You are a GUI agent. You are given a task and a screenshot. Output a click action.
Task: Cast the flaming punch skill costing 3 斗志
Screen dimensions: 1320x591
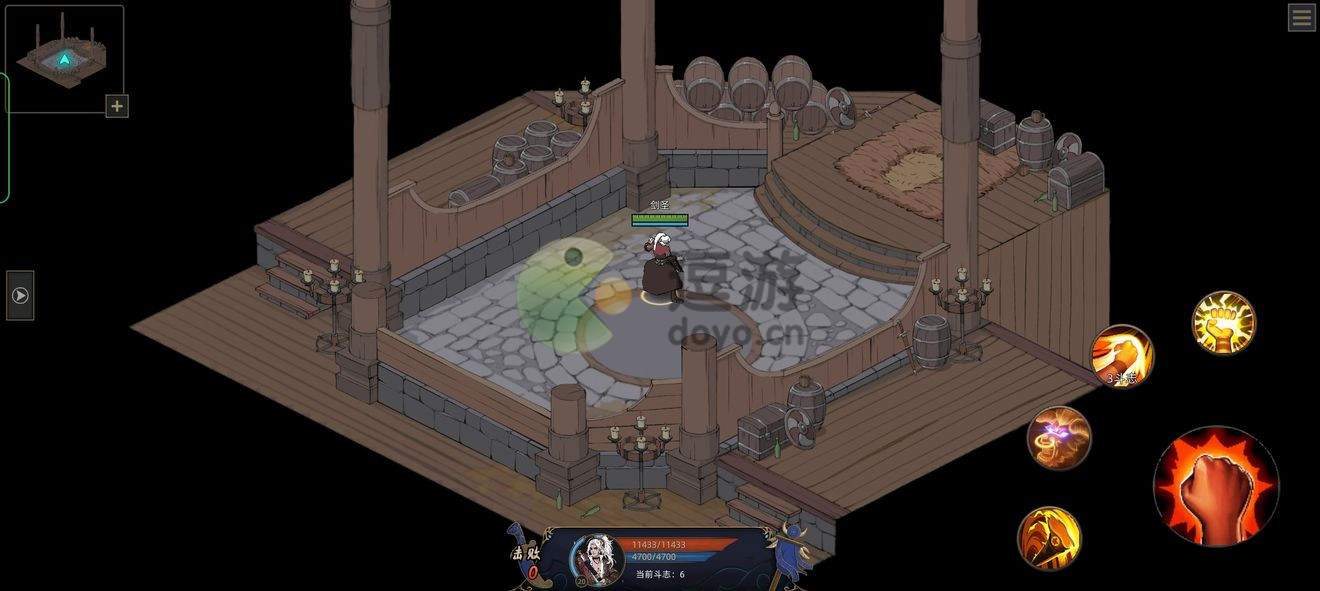point(1122,356)
